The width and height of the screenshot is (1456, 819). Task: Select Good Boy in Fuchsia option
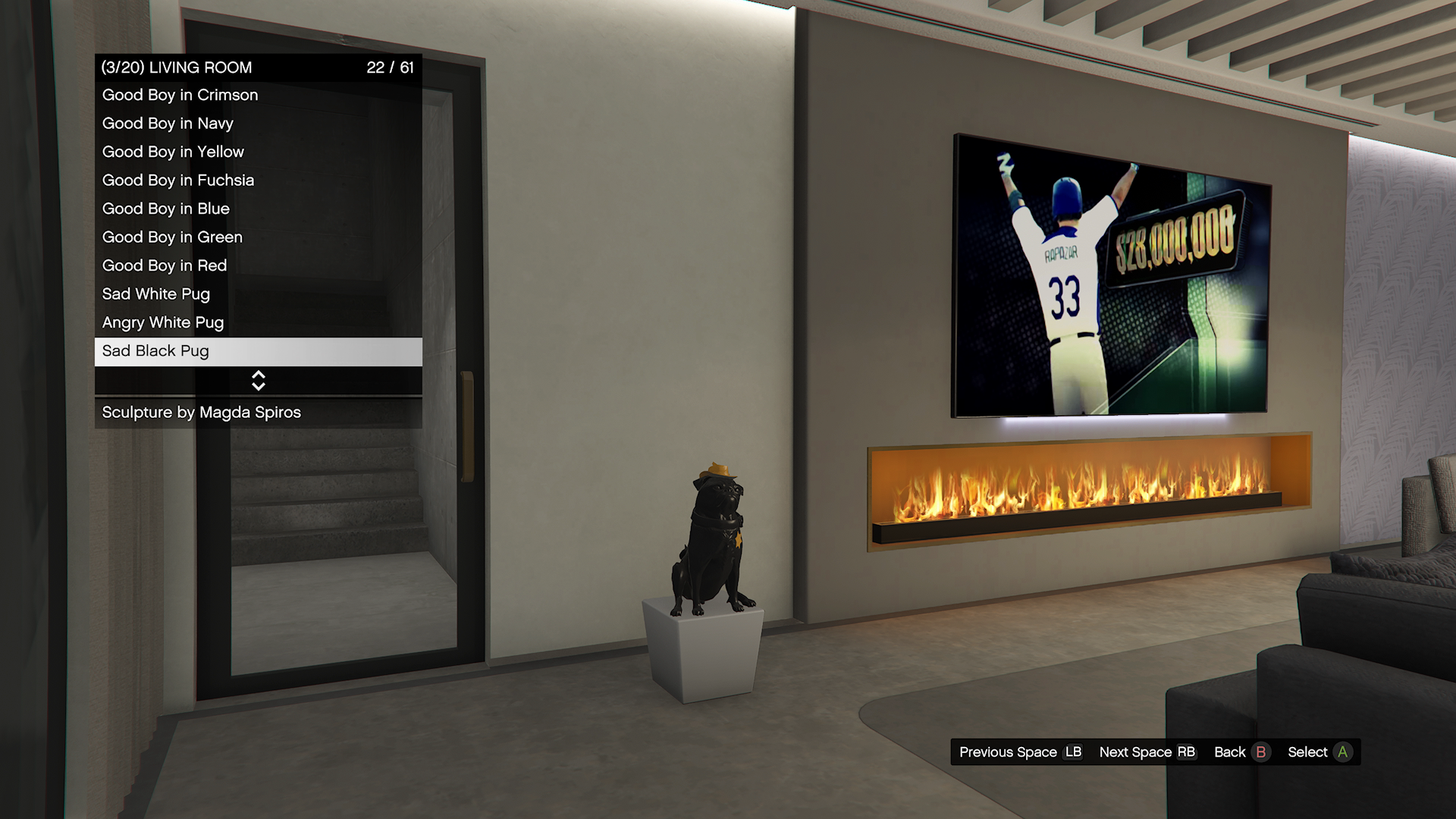(178, 180)
